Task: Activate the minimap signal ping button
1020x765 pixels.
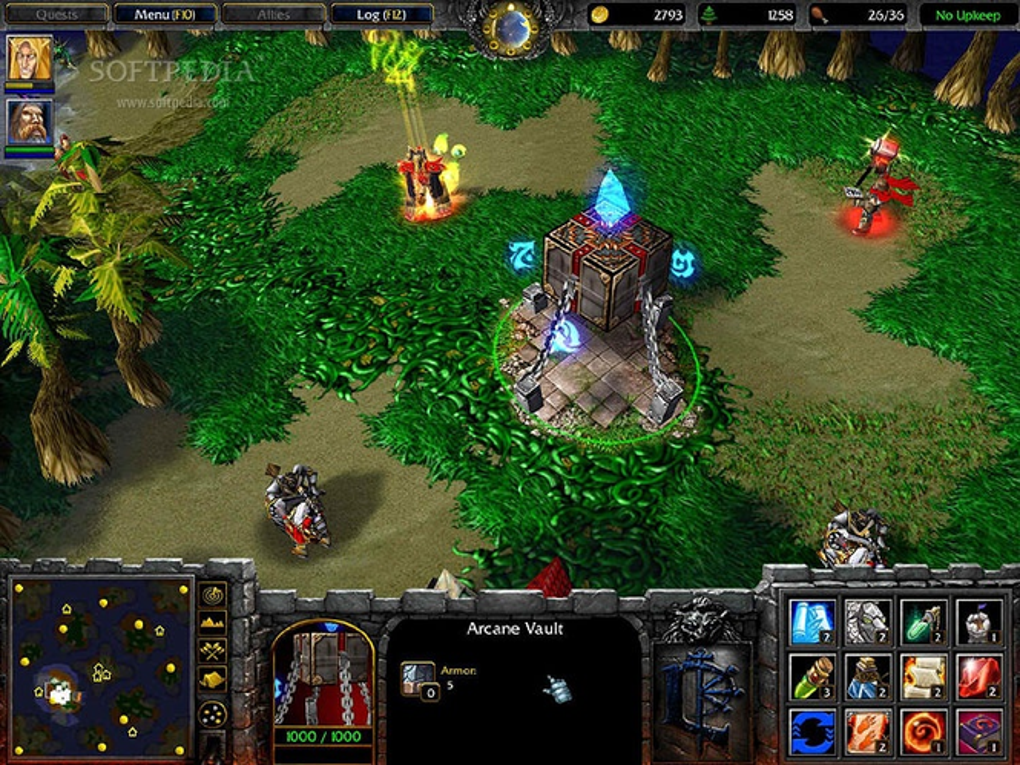Action: click(213, 595)
